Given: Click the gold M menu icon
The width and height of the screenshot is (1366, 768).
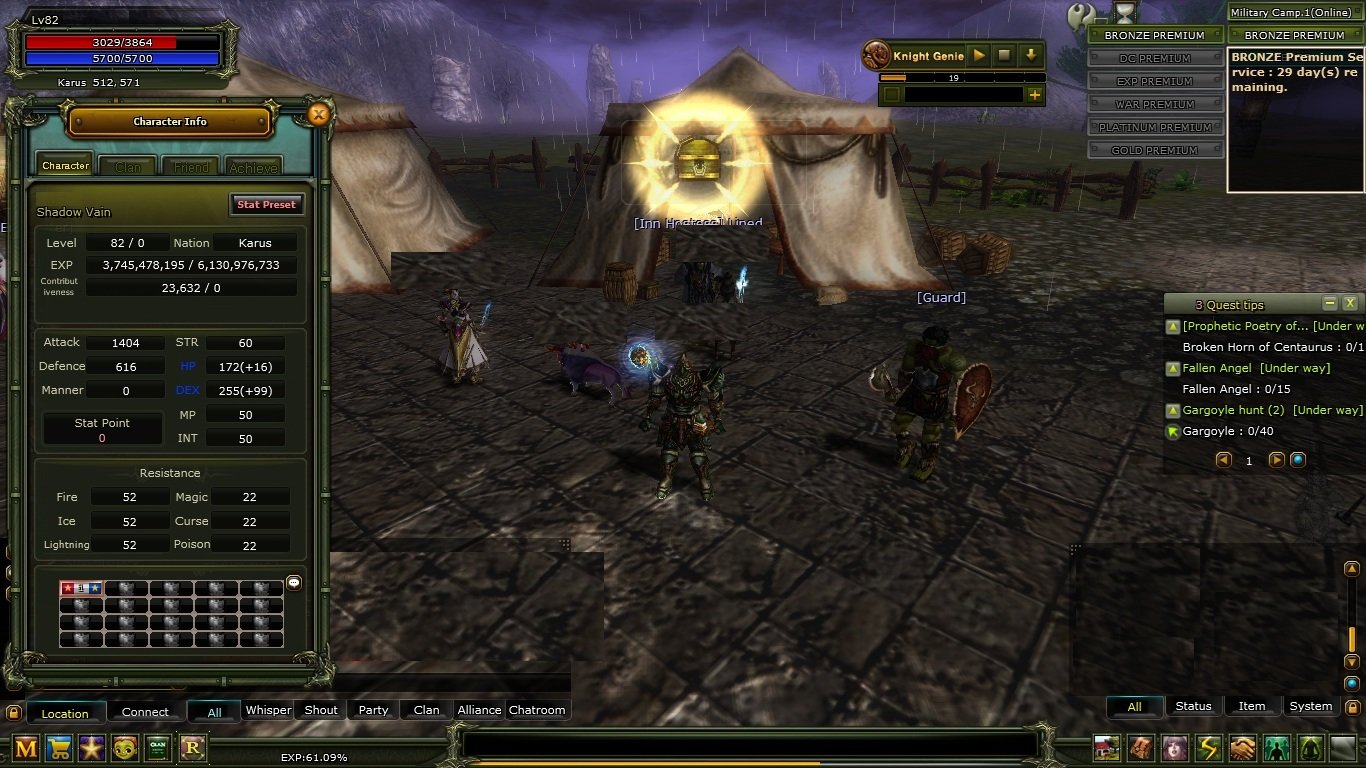Looking at the screenshot, I should pos(26,748).
